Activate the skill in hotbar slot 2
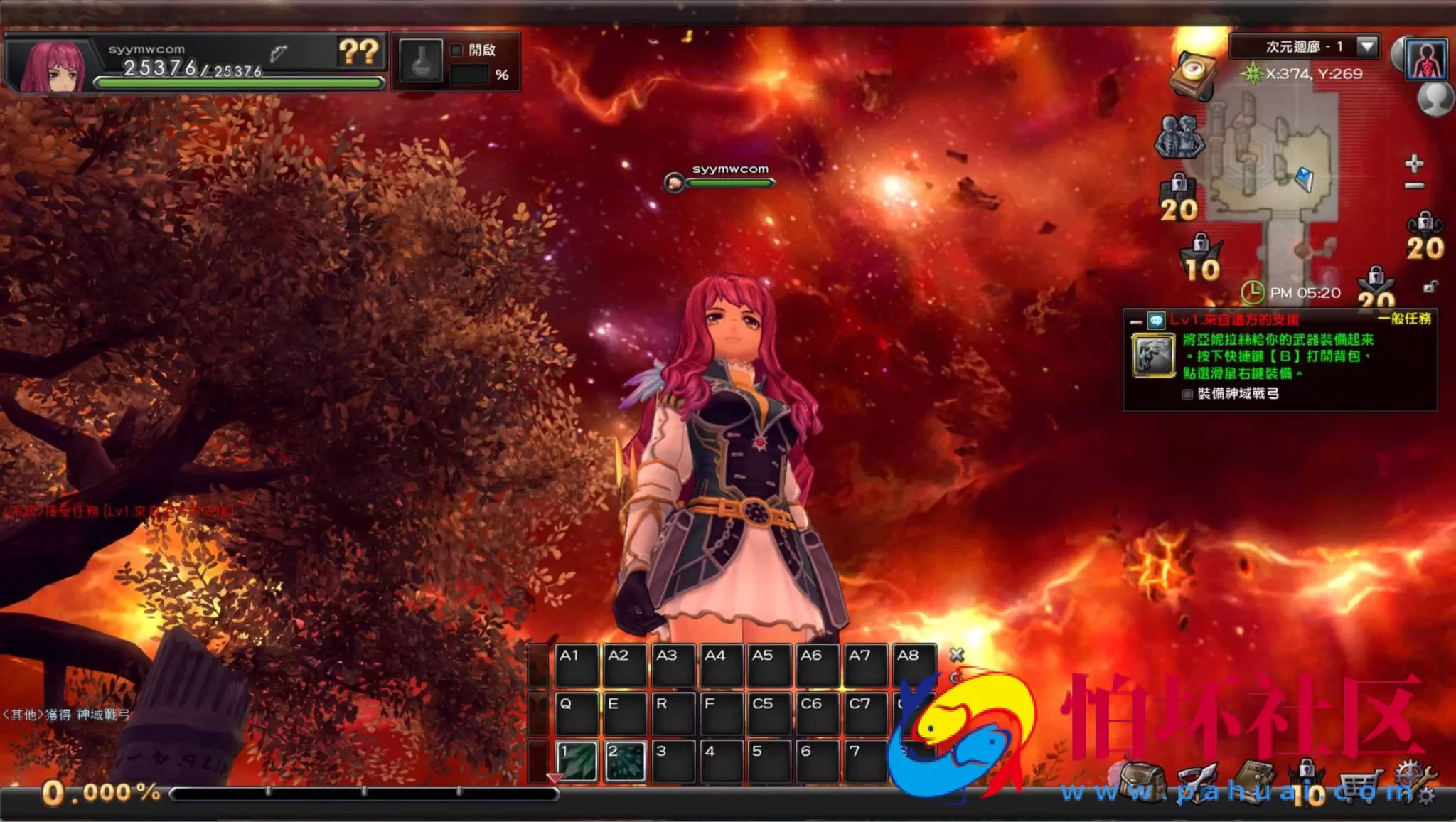 (625, 761)
